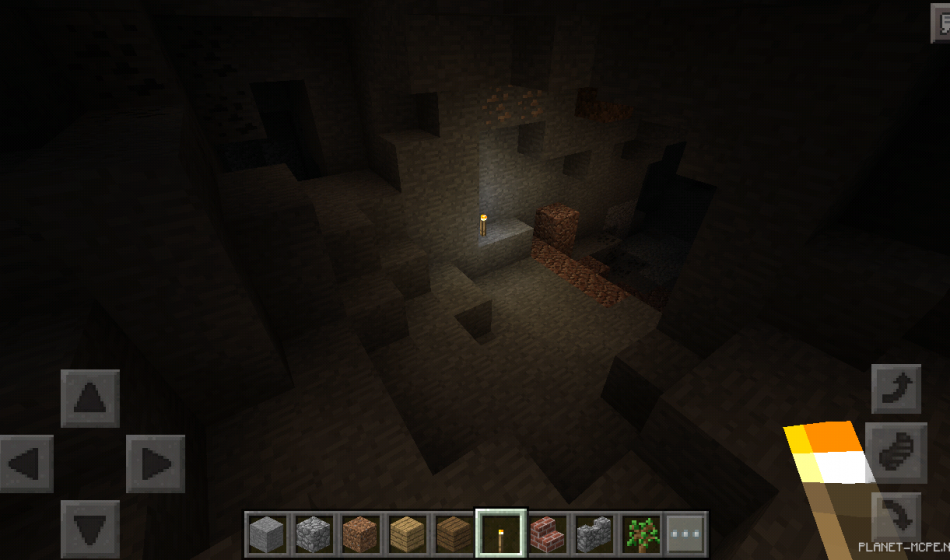Open inventory with the three-dots button
The height and width of the screenshot is (560, 950).
687,533
